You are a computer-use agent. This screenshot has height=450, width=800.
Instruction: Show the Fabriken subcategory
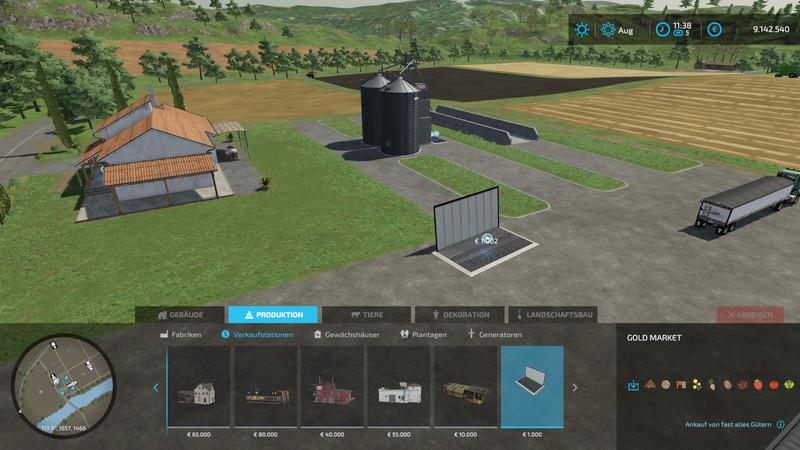(181, 334)
